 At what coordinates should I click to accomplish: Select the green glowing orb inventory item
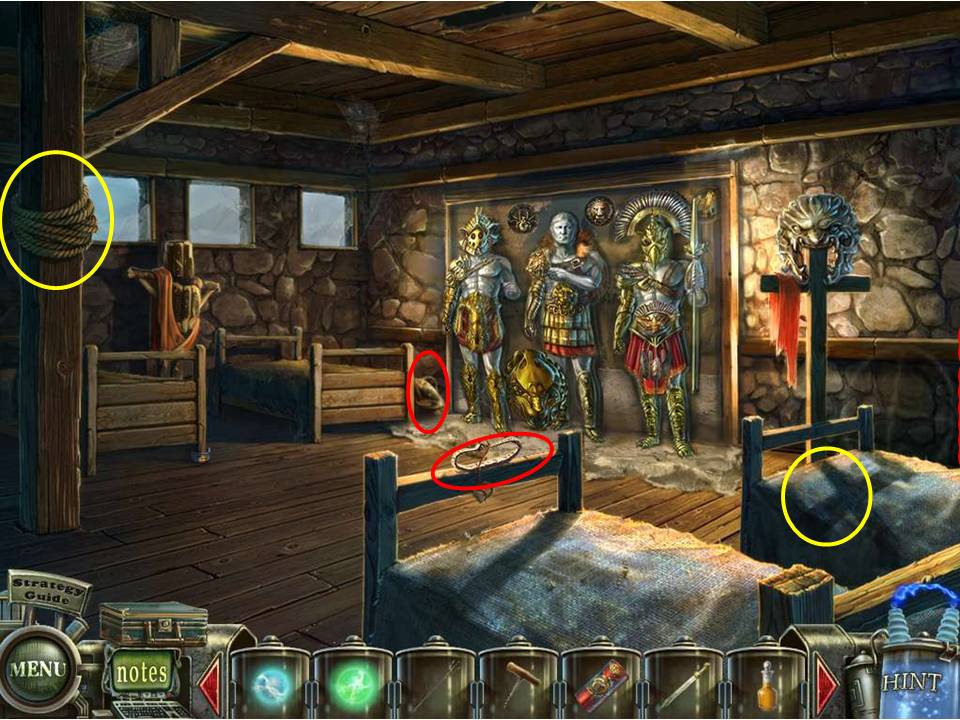click(x=353, y=685)
